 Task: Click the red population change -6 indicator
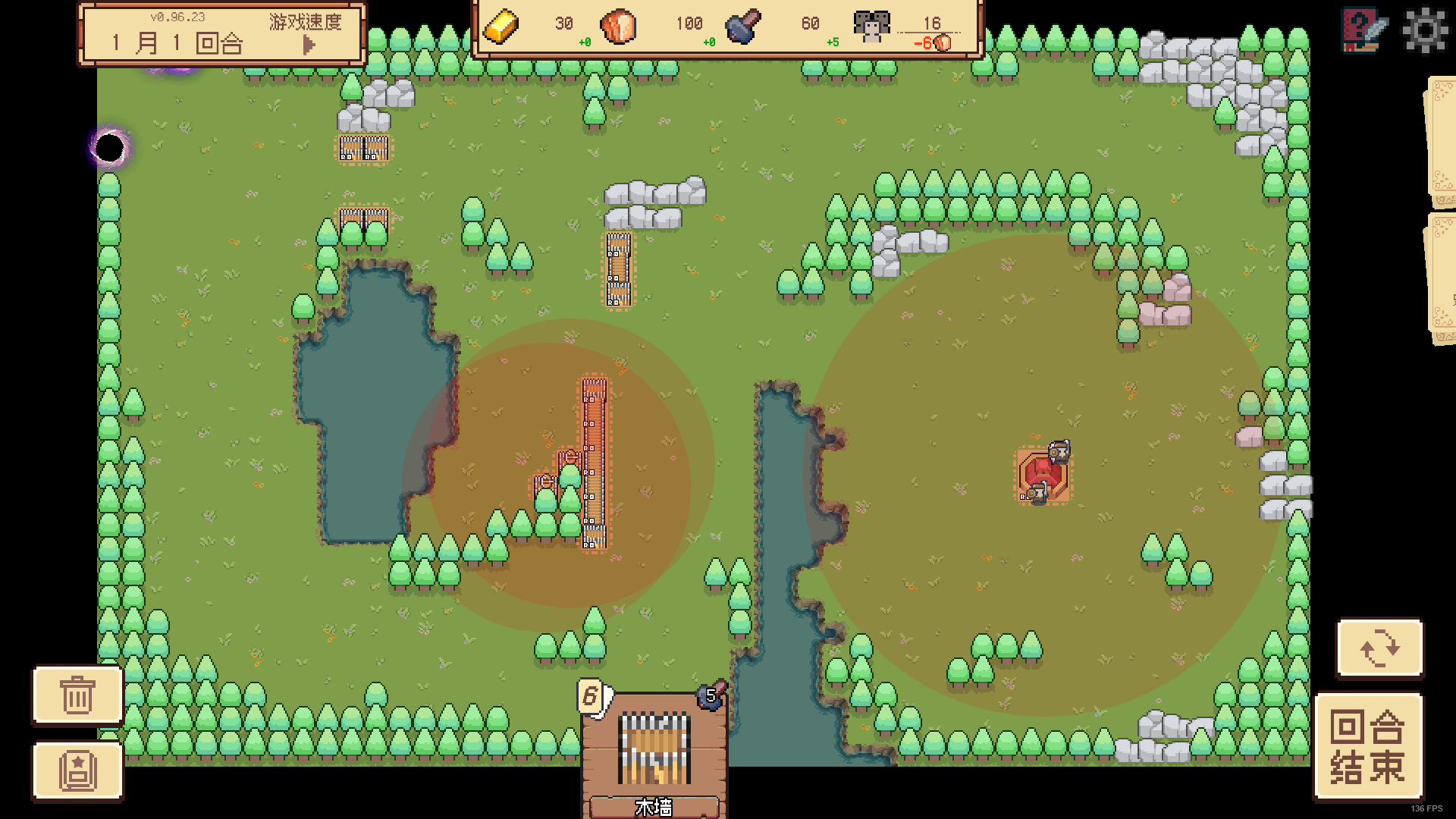pos(927,43)
